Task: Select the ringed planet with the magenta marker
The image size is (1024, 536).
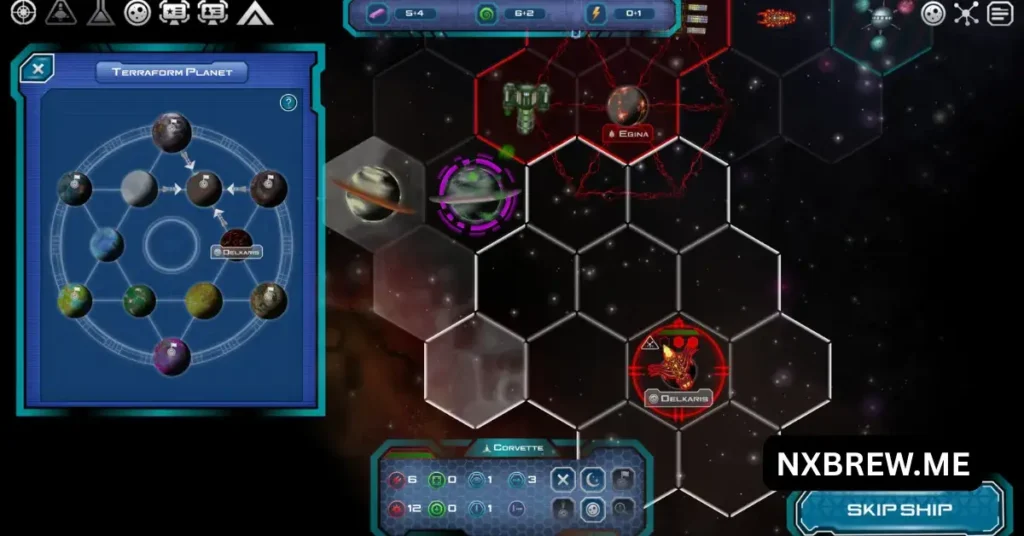Action: pos(475,193)
